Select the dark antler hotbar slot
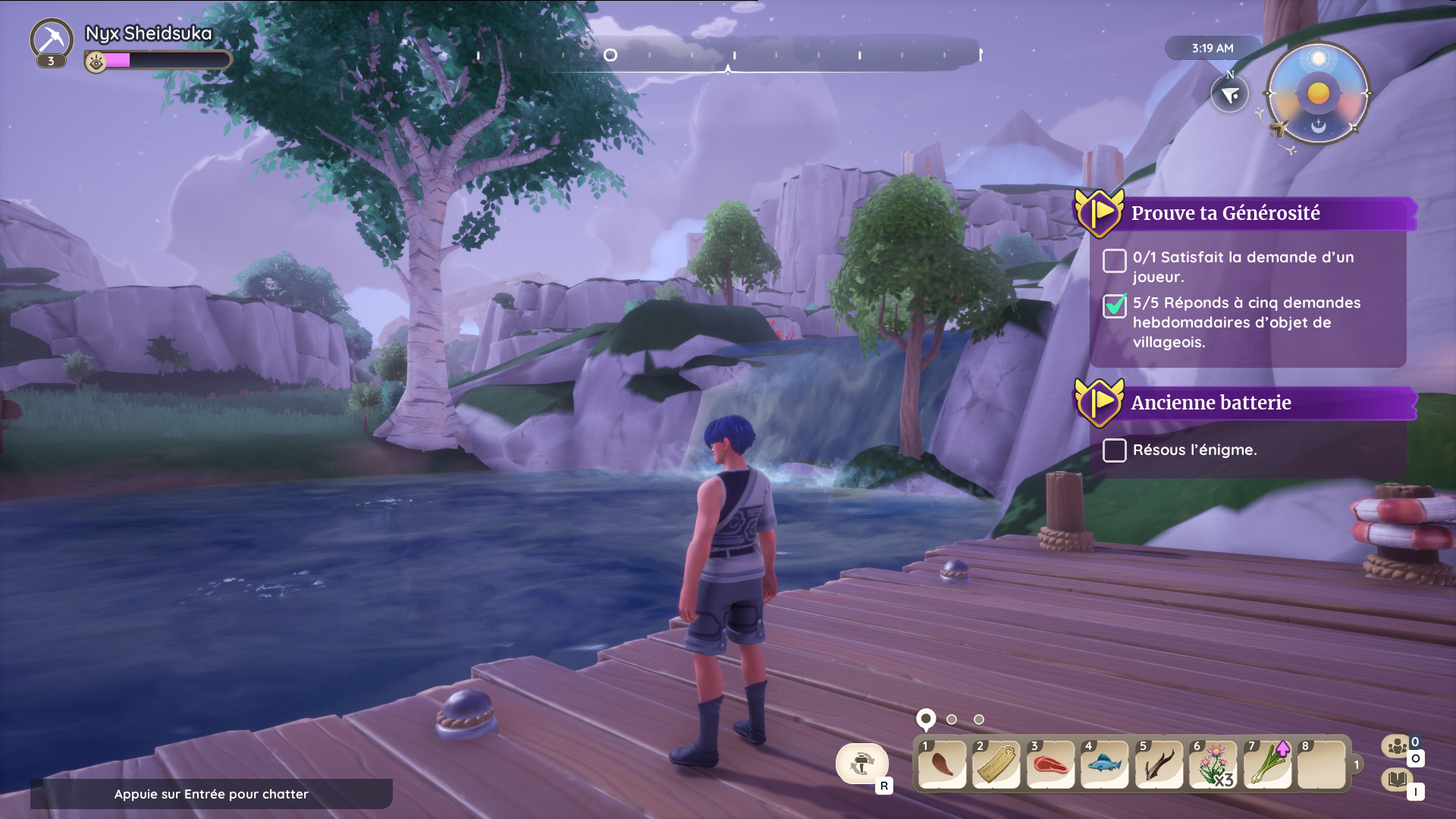This screenshot has width=1456, height=819. [1159, 764]
